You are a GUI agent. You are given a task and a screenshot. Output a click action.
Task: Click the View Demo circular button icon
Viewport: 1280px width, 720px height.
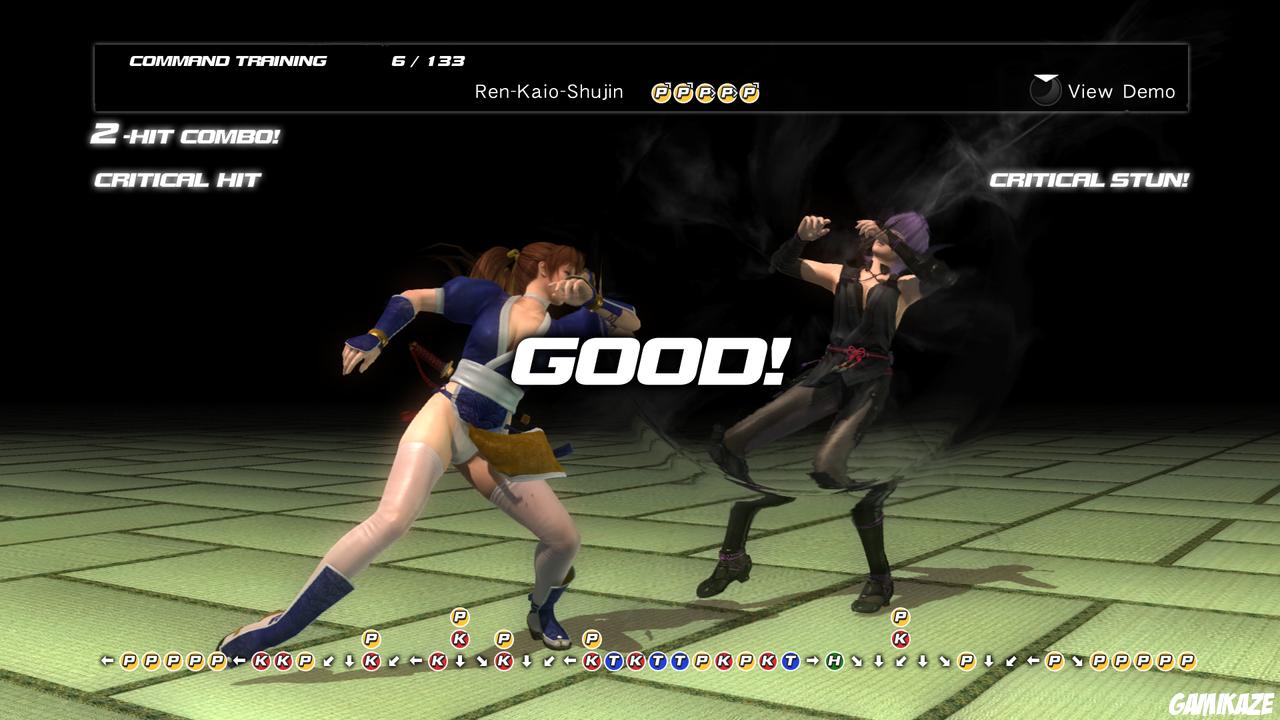pyautogui.click(x=1044, y=91)
